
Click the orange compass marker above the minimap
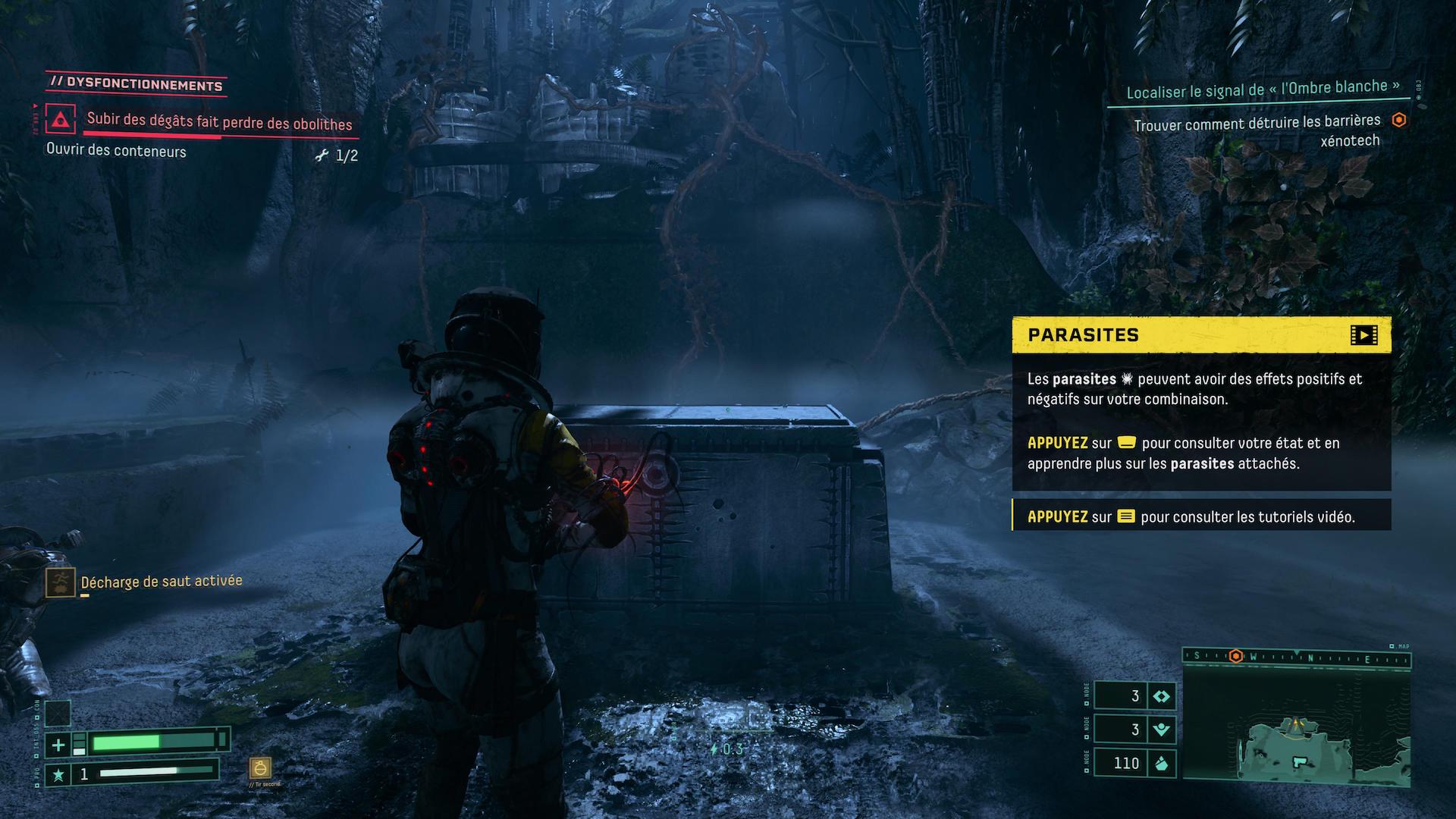point(1236,656)
